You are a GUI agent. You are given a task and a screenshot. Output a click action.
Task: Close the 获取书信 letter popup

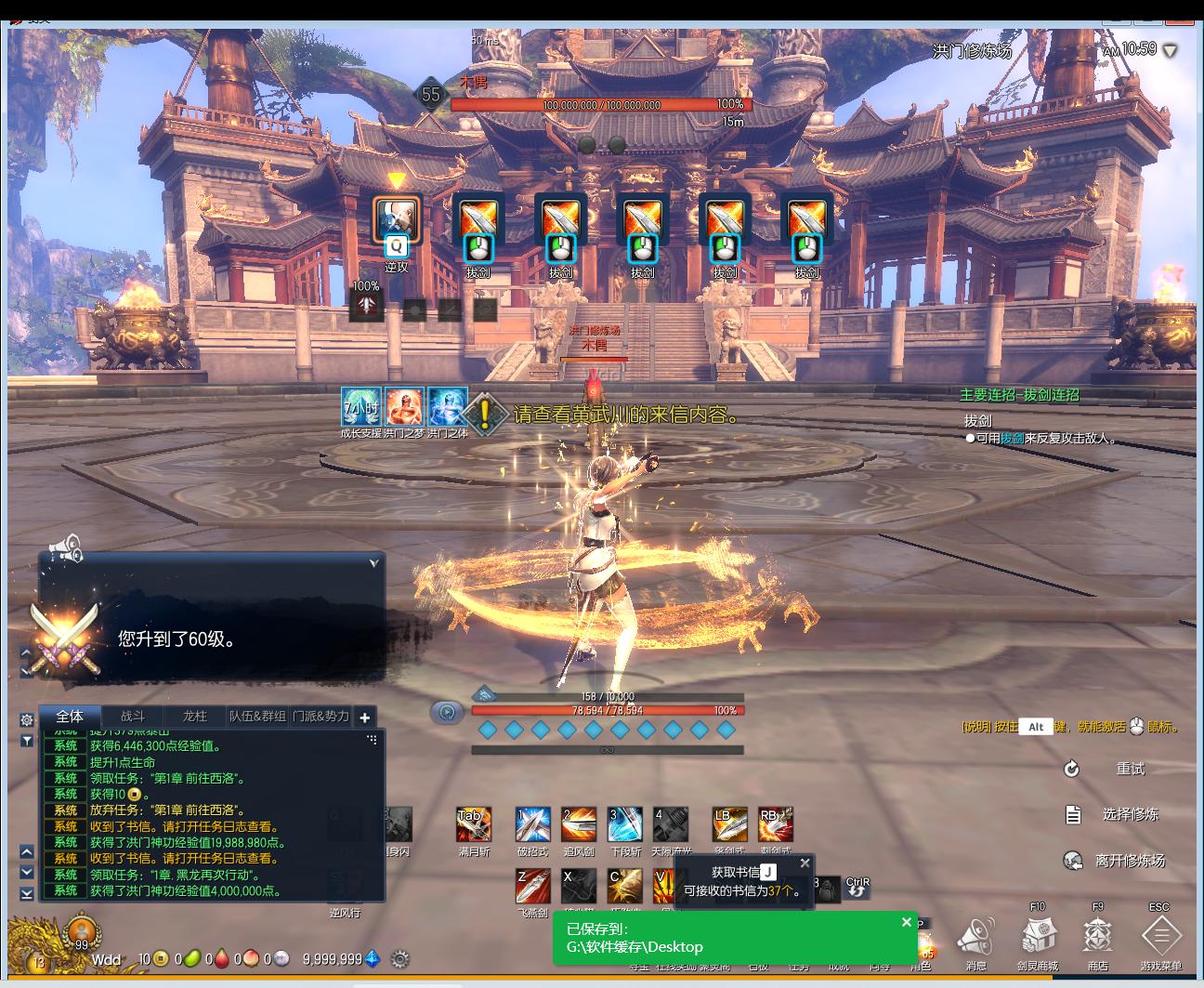click(805, 863)
